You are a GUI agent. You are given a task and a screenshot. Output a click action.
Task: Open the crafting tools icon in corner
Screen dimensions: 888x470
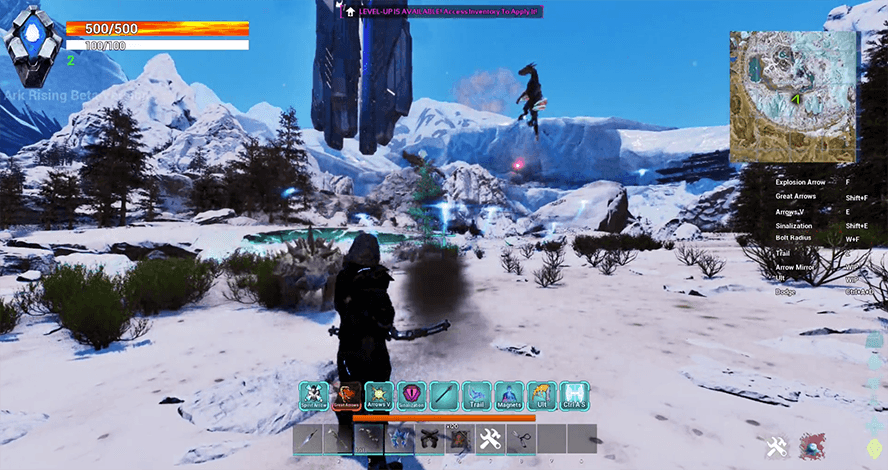point(777,447)
